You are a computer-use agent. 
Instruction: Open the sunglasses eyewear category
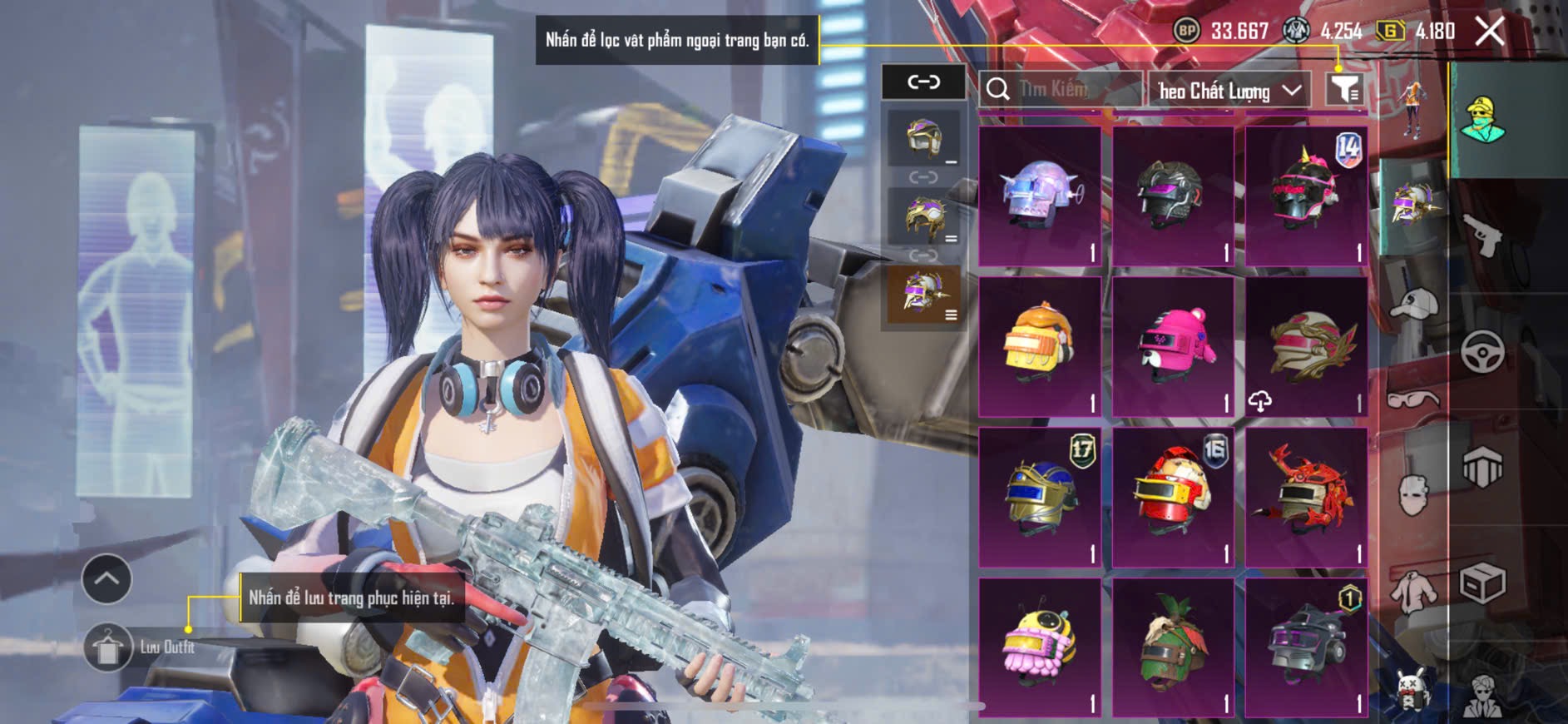coord(1413,398)
